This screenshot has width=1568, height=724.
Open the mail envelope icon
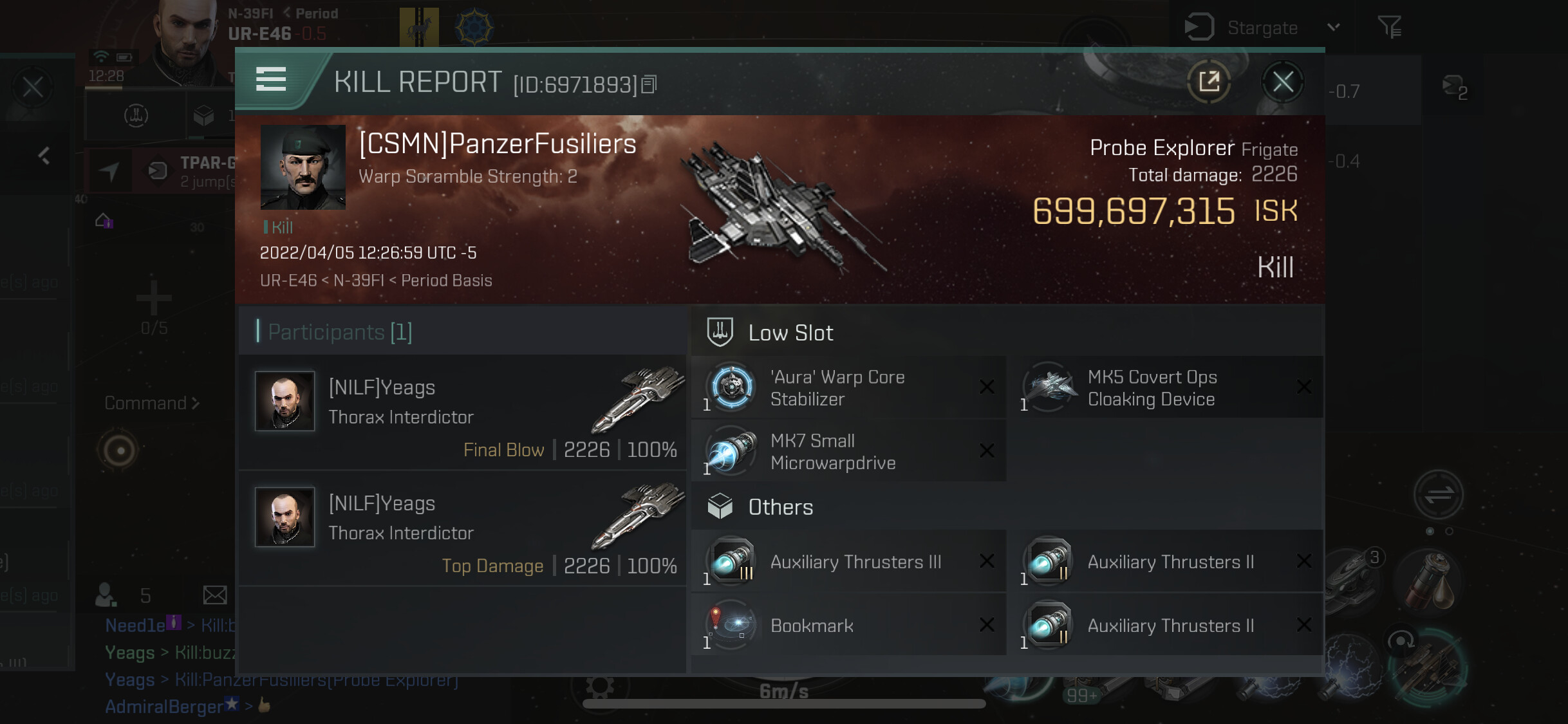pos(215,595)
